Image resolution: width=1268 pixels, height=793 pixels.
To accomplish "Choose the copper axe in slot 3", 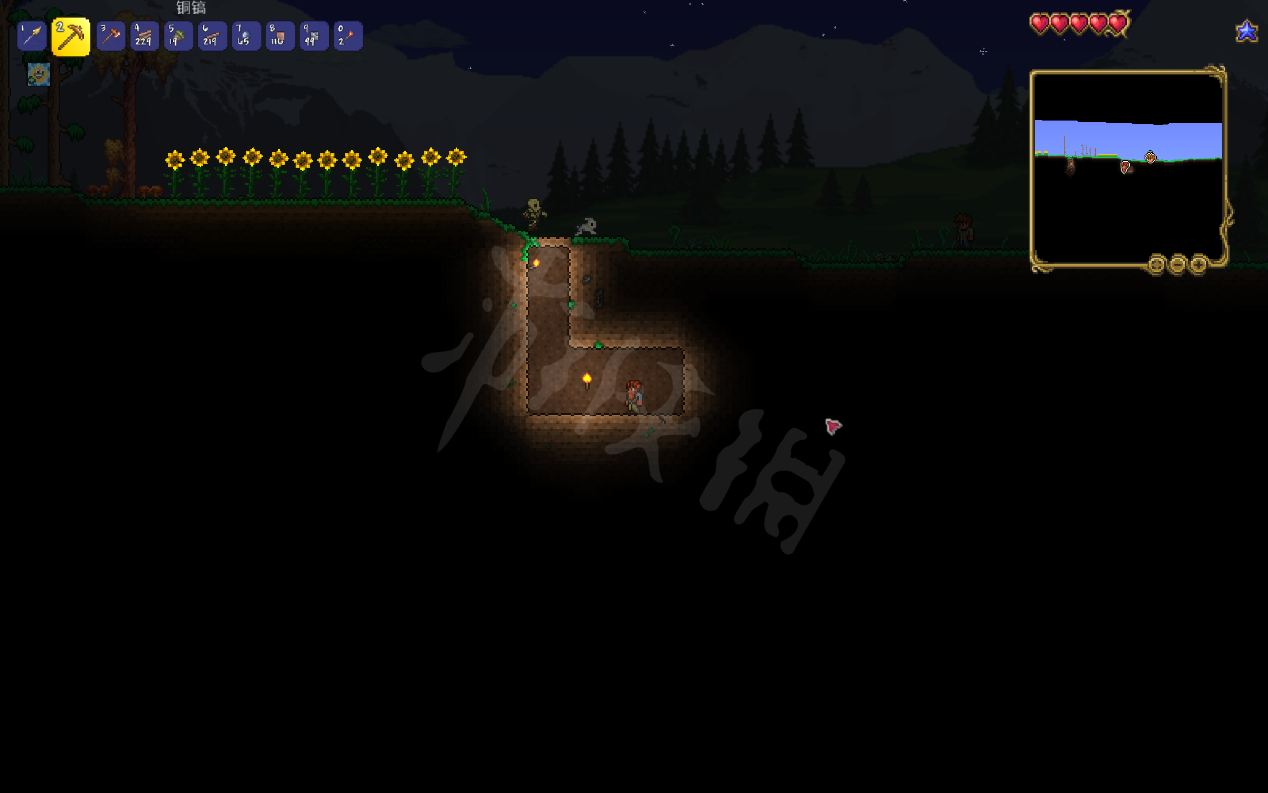I will click(x=111, y=37).
